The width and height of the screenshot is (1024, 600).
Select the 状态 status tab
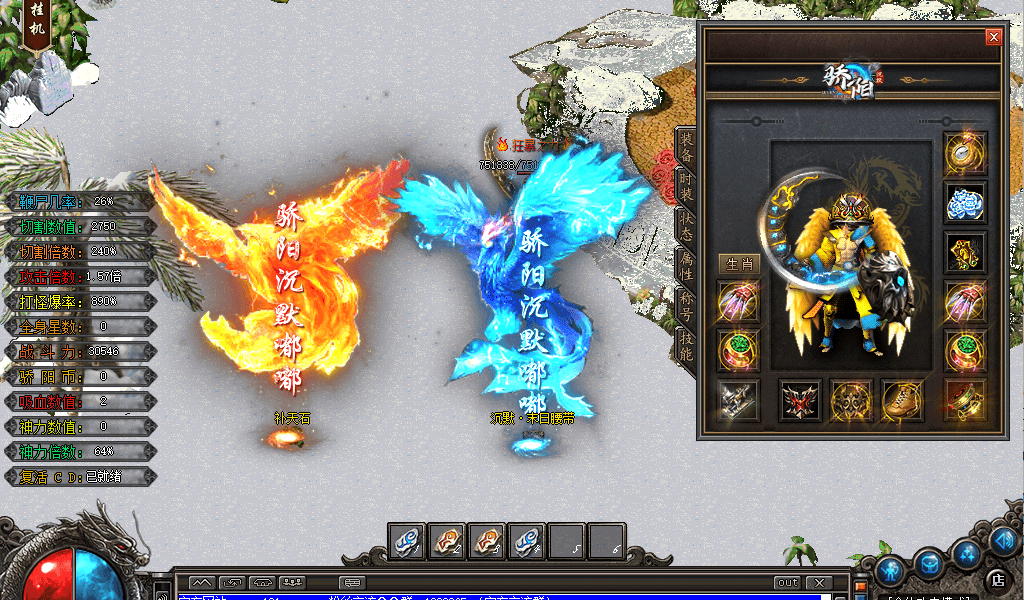pos(686,226)
